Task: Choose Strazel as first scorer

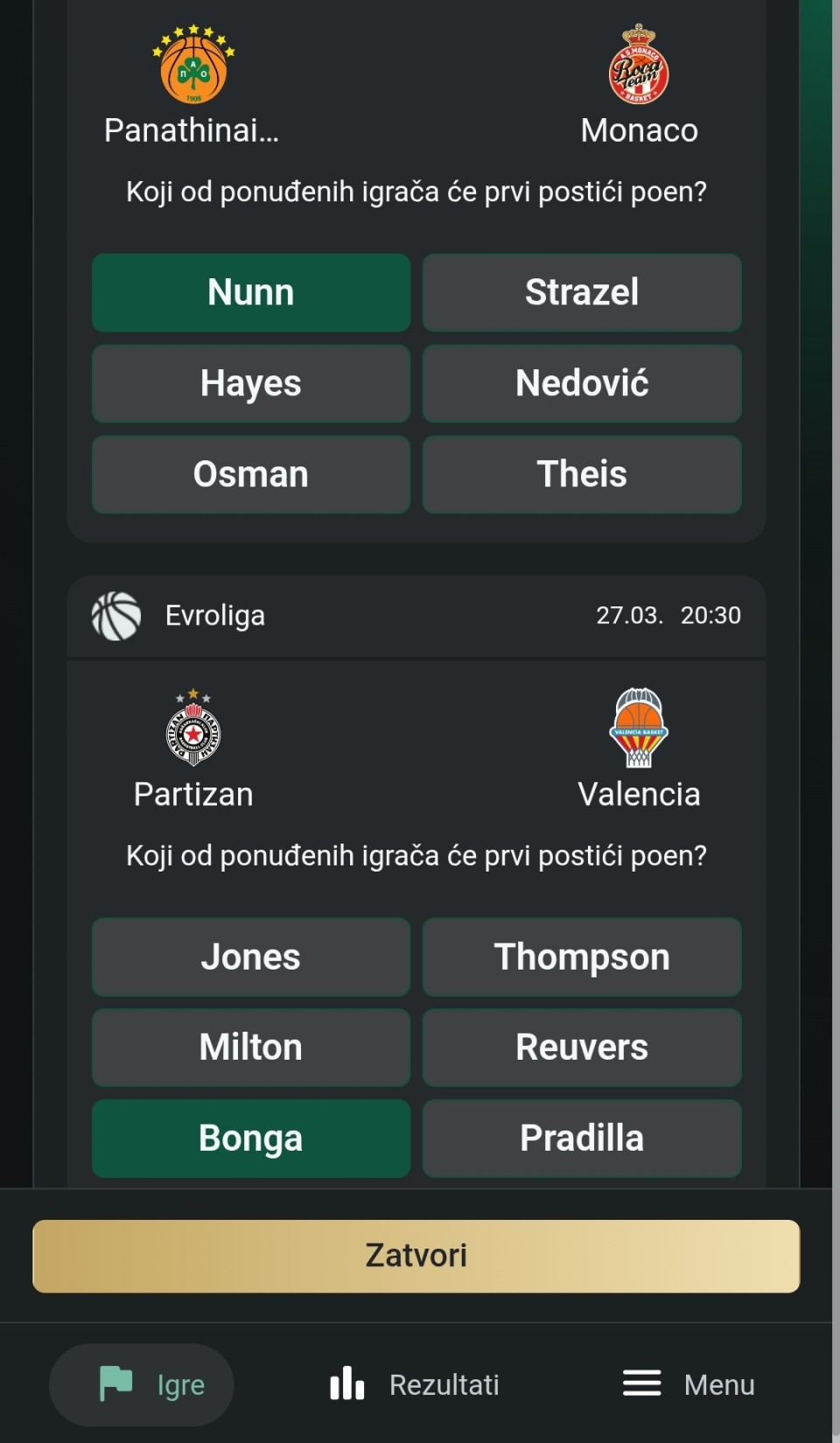Action: click(x=581, y=292)
